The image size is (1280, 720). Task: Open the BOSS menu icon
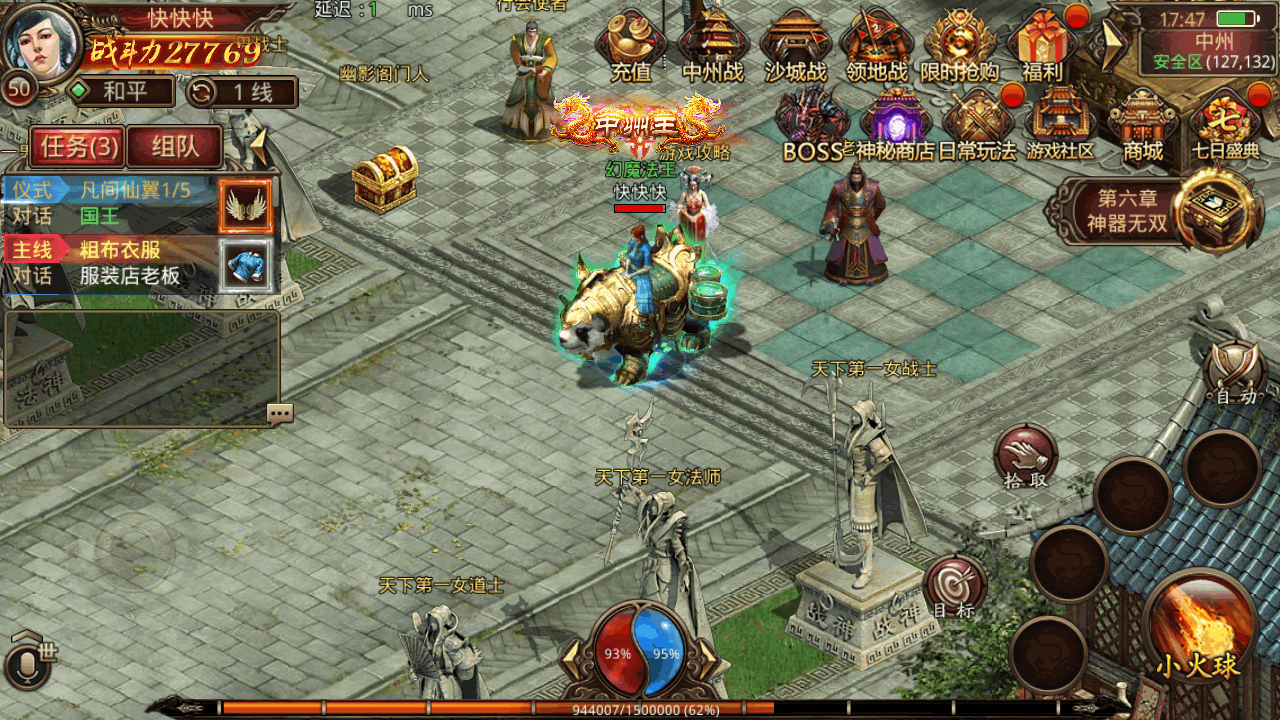click(812, 124)
